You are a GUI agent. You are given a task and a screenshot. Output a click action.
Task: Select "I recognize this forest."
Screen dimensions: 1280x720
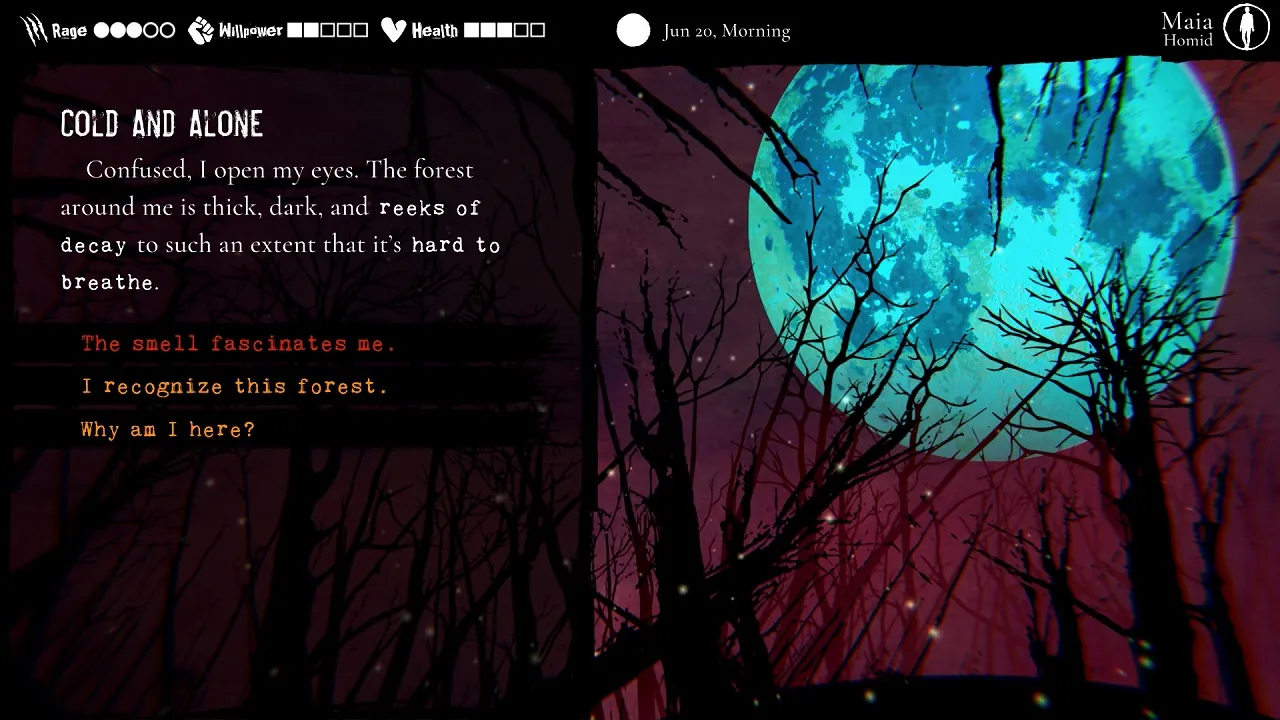point(234,386)
